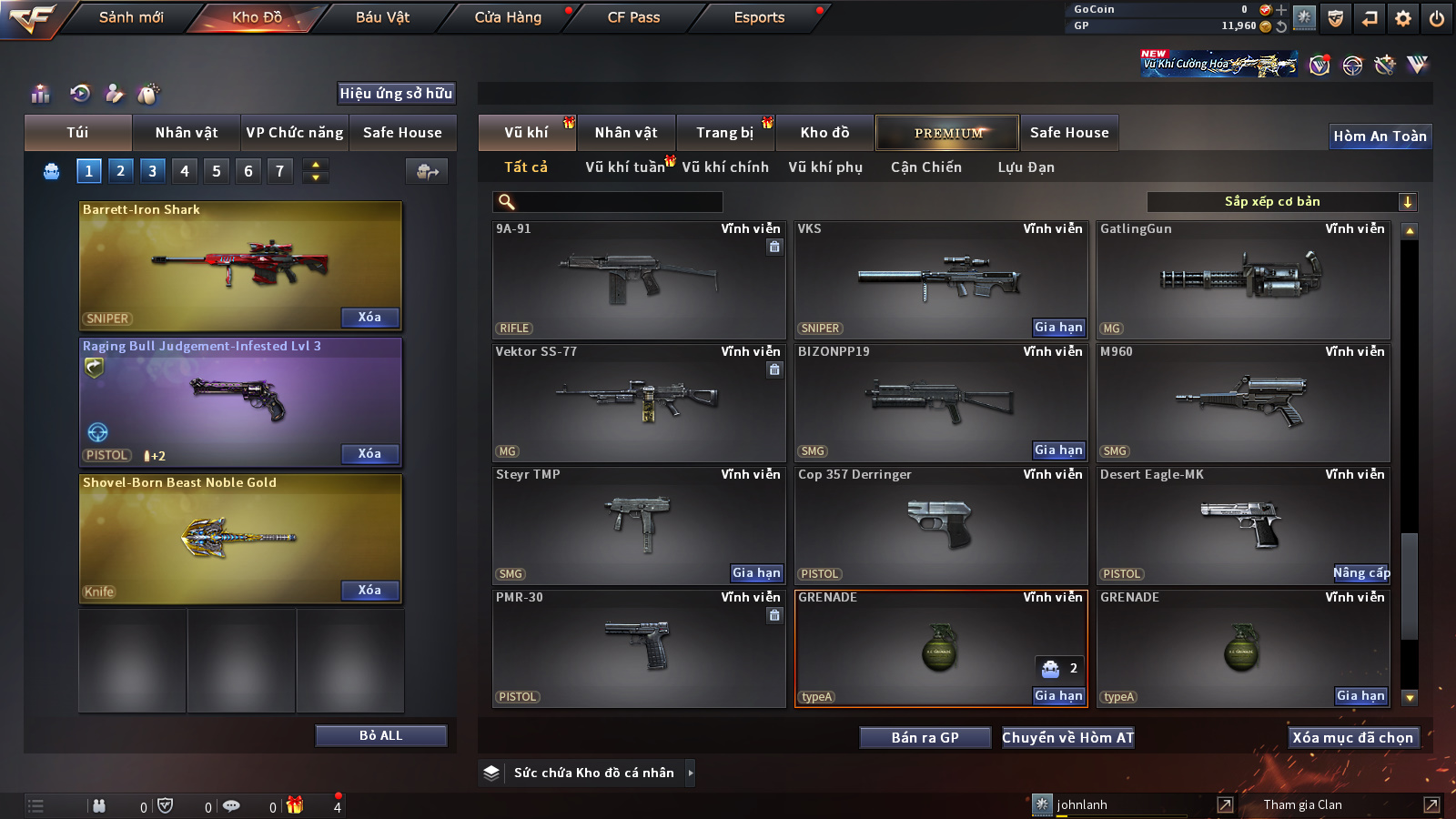Viewport: 1456px width, 819px height.
Task: Select the Nhân vật inventory tab
Action: (x=626, y=133)
